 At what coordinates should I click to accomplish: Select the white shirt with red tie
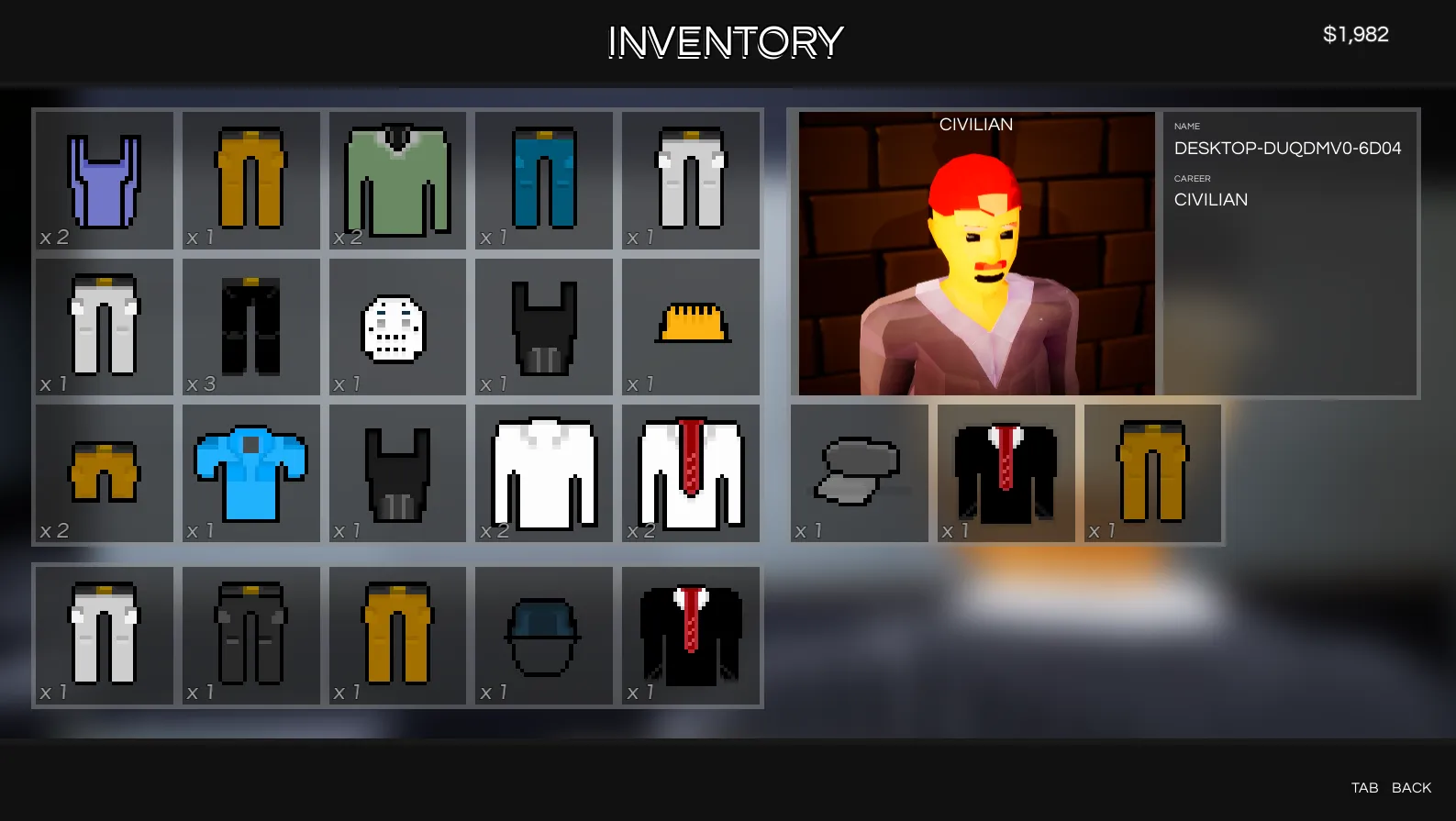691,474
